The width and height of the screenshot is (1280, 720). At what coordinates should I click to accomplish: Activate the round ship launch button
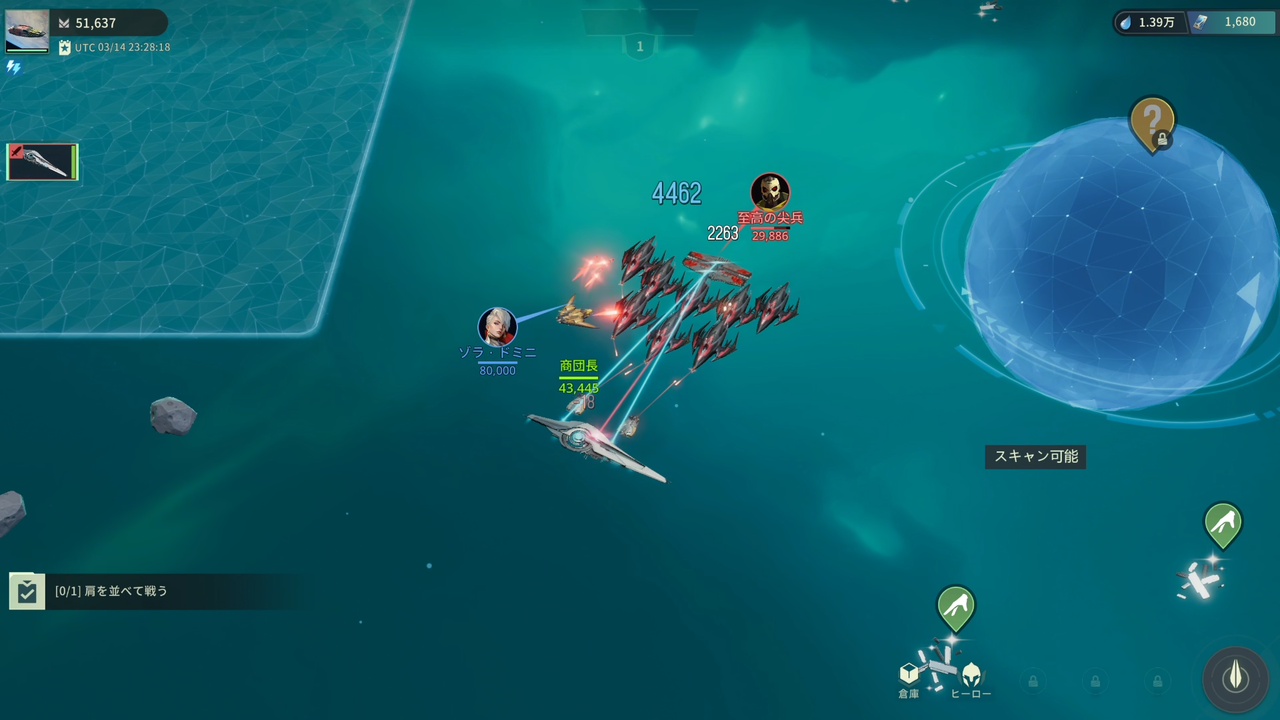coord(1236,678)
